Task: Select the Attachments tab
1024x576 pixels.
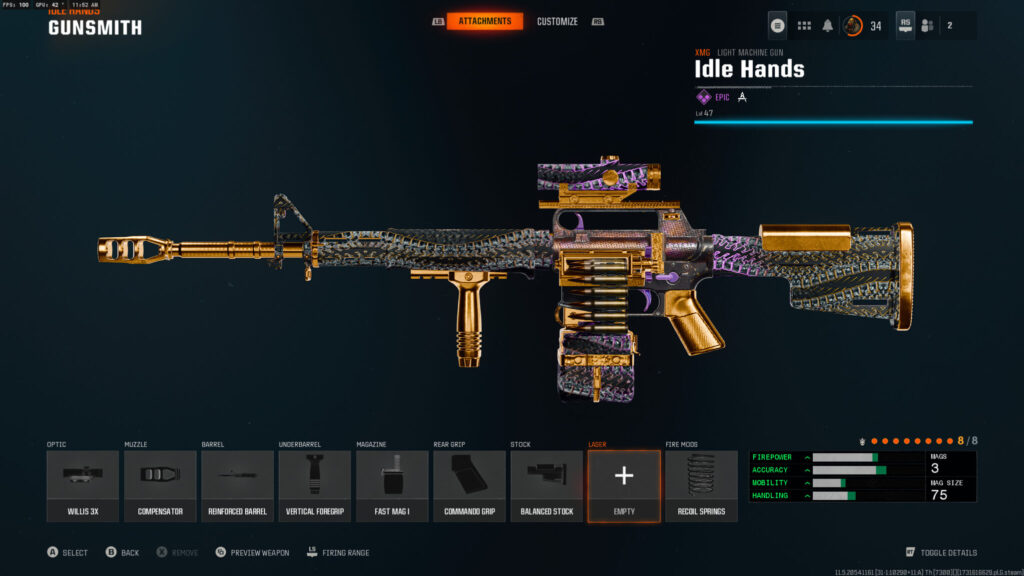Action: 484,21
